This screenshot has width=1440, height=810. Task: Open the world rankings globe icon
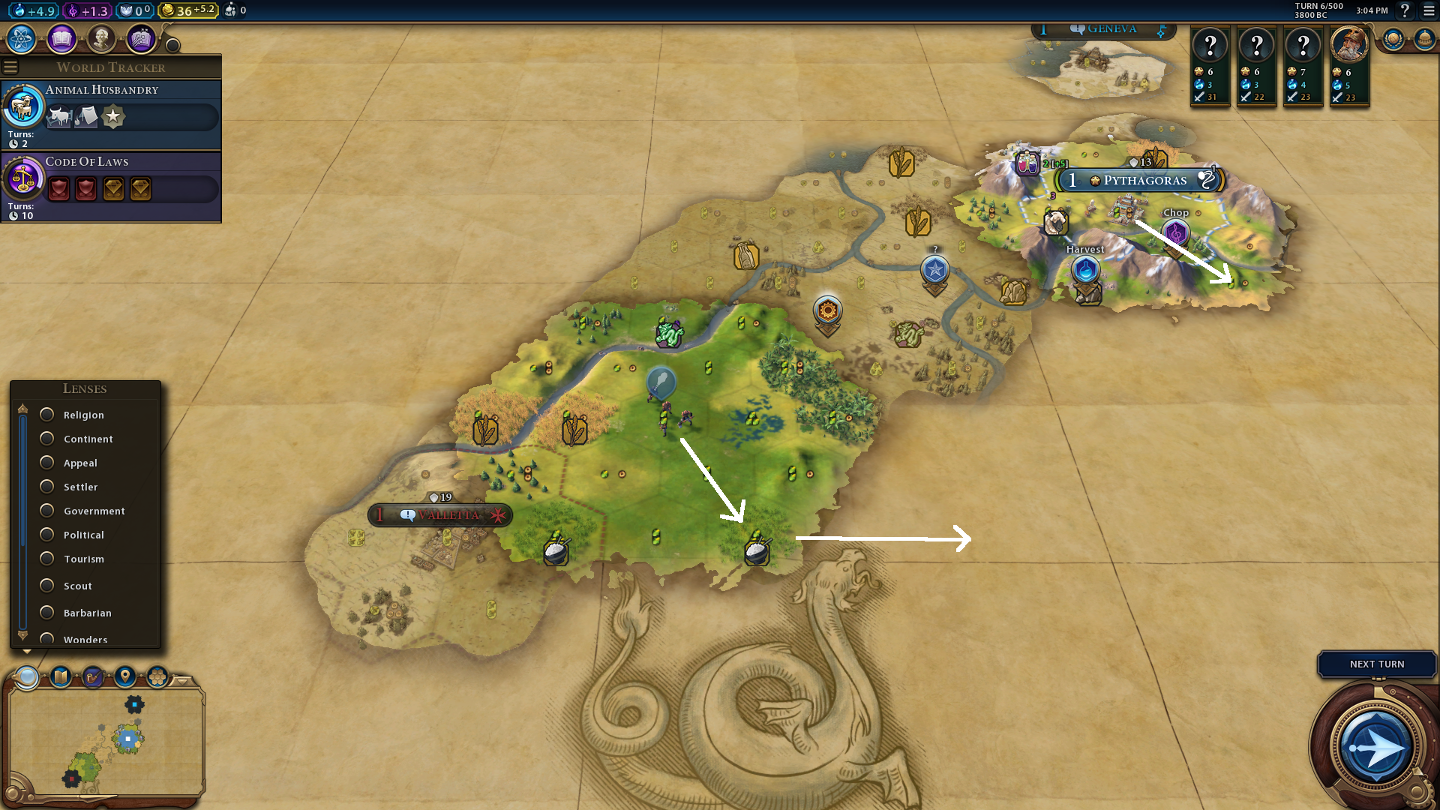1393,39
